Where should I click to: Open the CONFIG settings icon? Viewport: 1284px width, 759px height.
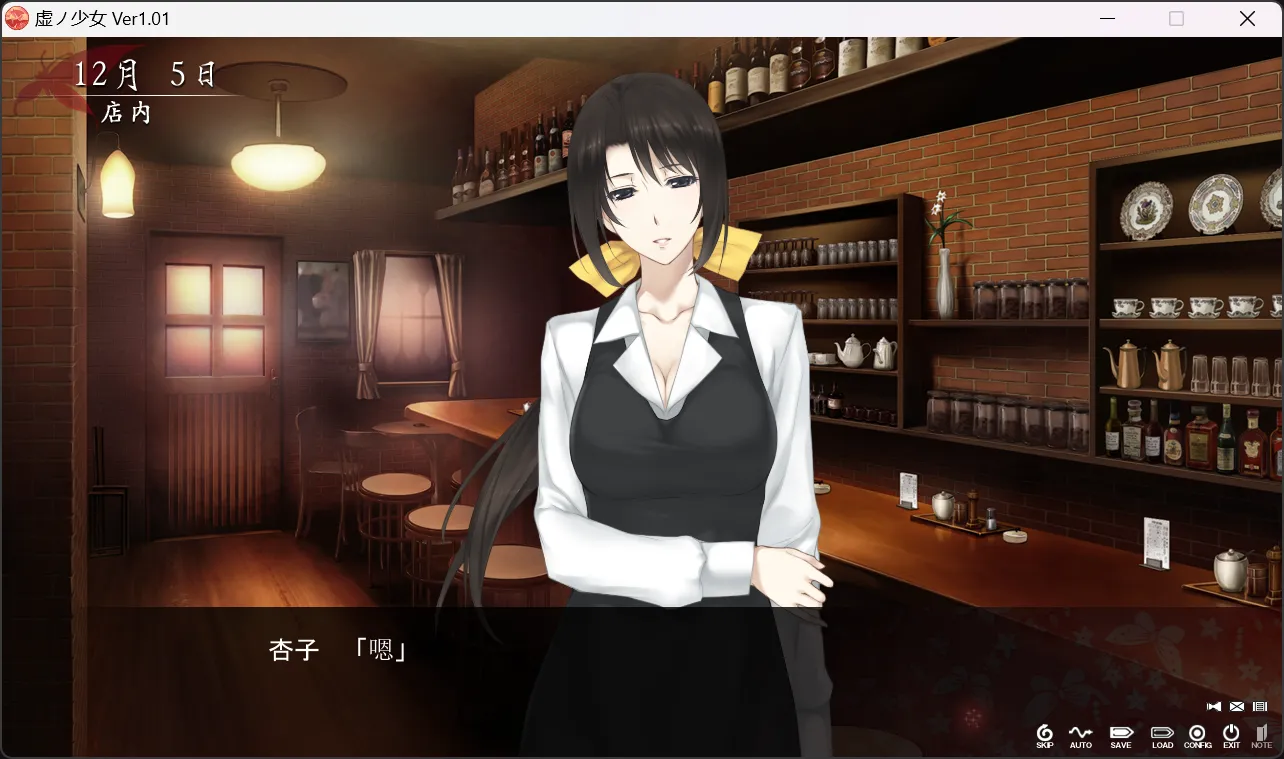pos(1197,735)
